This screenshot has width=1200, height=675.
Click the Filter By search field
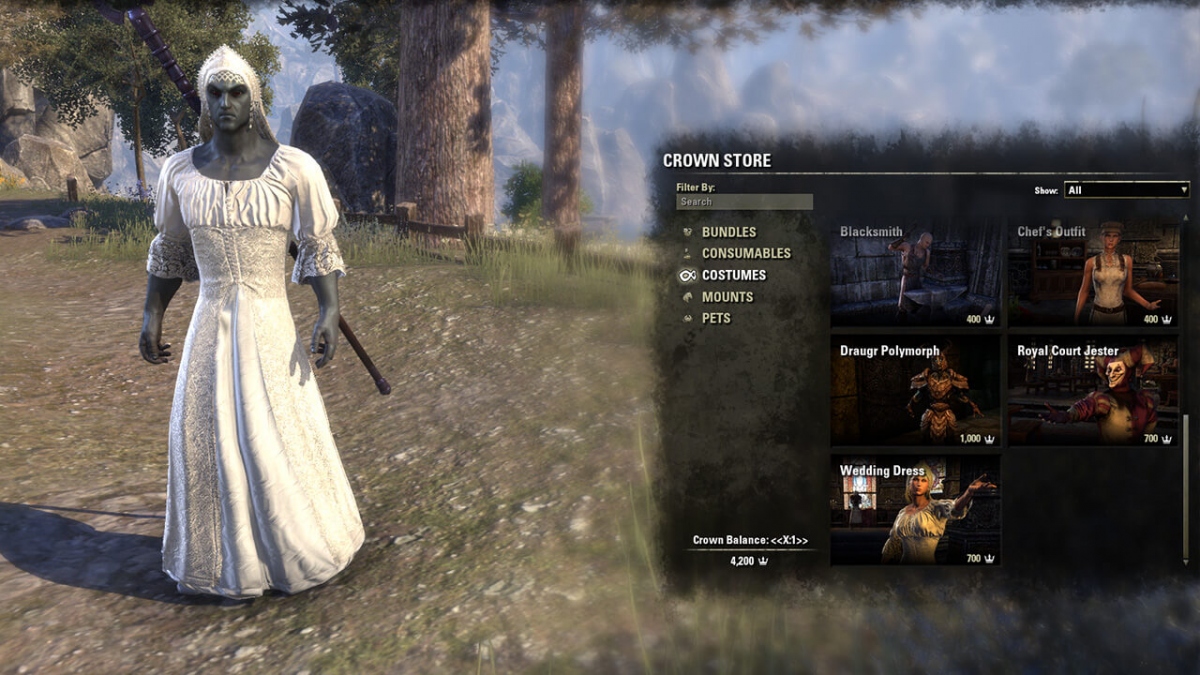point(744,202)
